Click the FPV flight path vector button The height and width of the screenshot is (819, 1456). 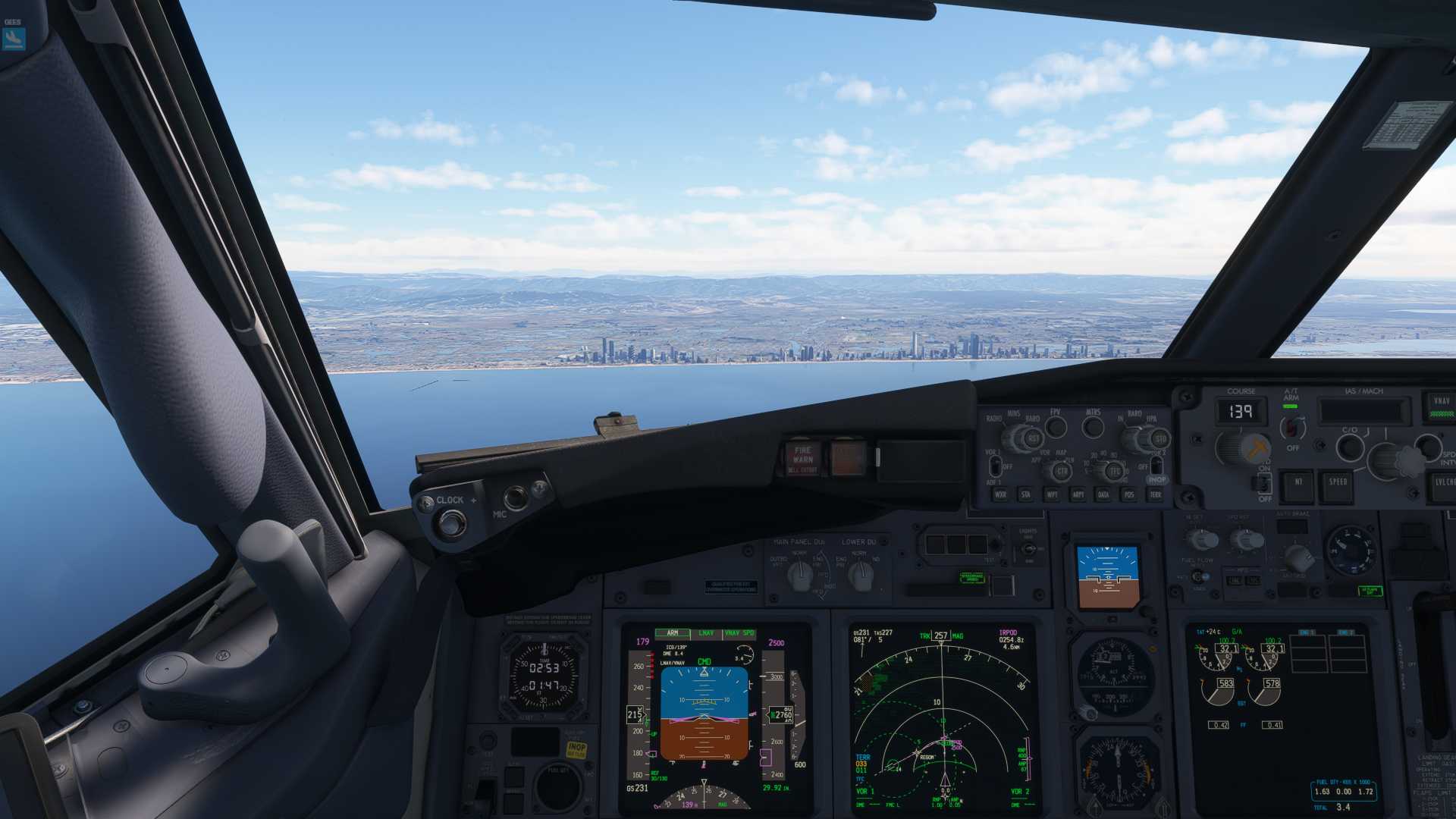(1056, 427)
